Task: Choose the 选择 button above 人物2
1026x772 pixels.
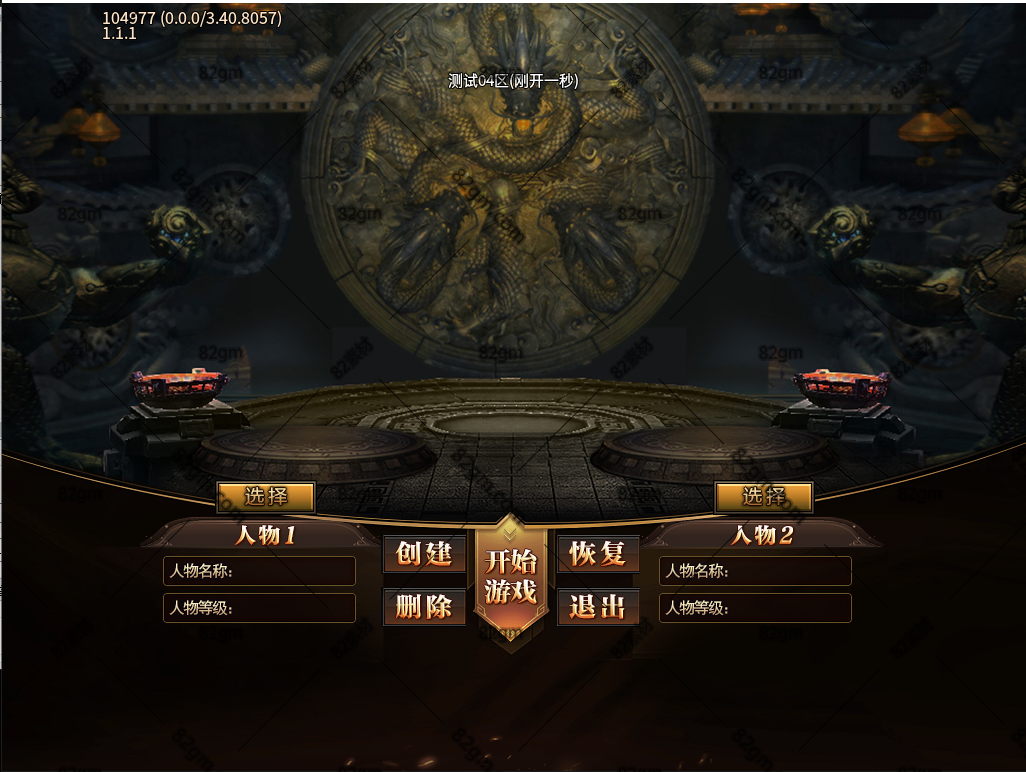Action: [763, 497]
